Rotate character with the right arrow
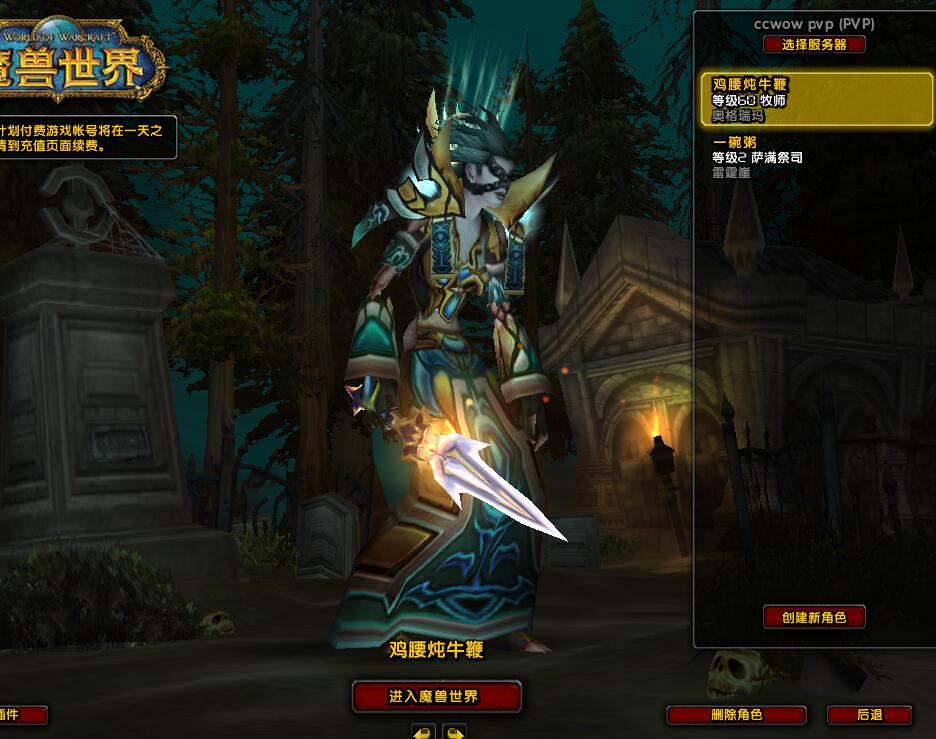936x739 pixels. (454, 732)
